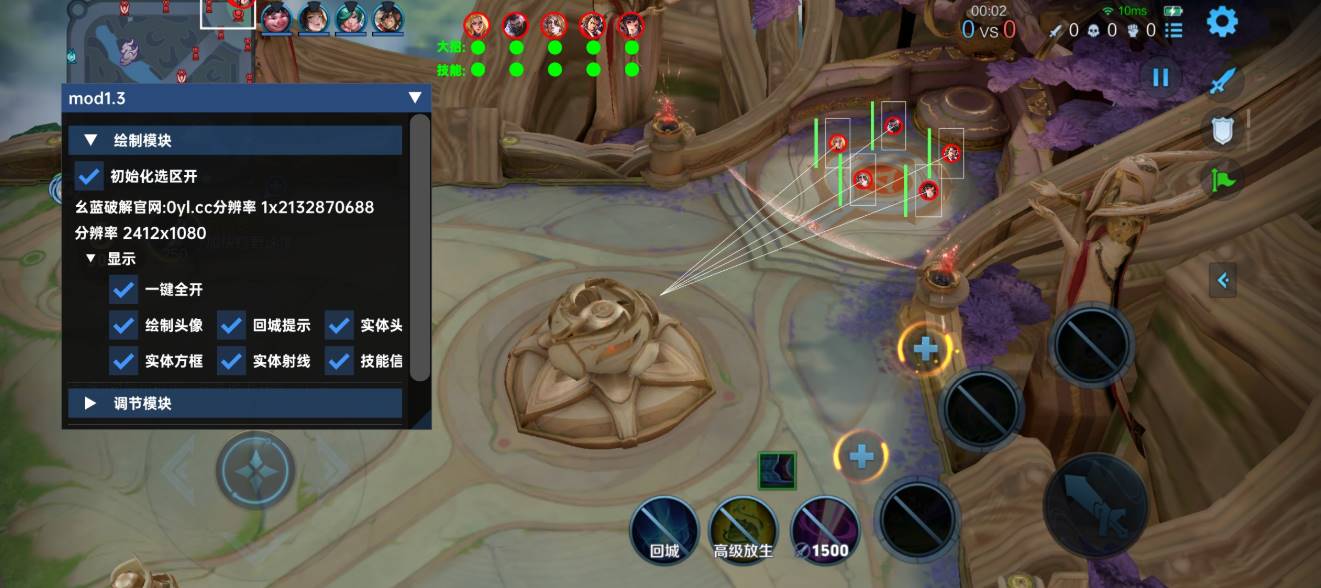This screenshot has height=588, width=1321.
Task: Toggle the 实体射线 checkbox
Action: [232, 361]
